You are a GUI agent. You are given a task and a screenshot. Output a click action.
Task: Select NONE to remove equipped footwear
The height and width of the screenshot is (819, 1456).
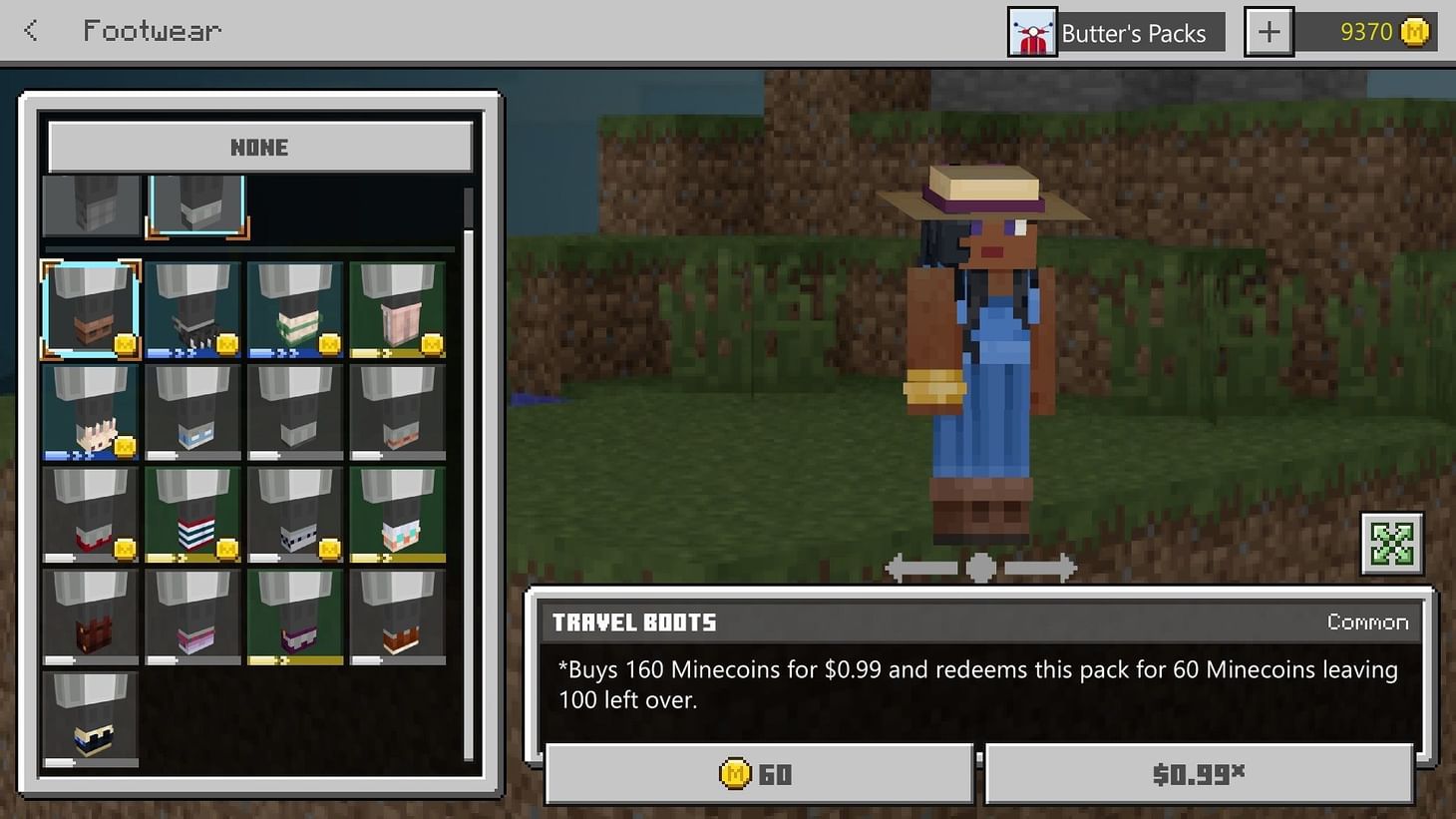[x=258, y=147]
